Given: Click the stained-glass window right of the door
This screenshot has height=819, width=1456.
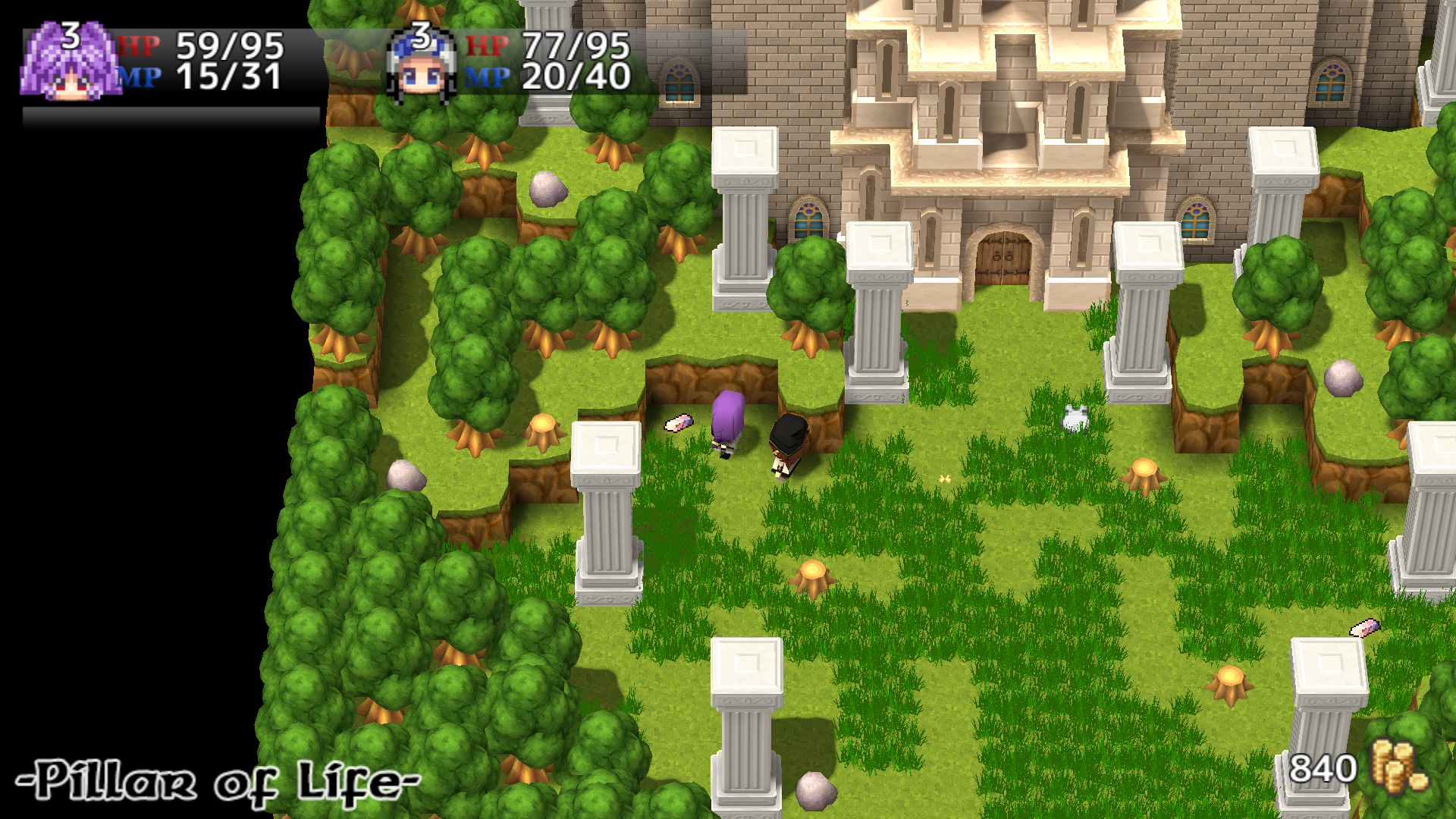Looking at the screenshot, I should pos(1197,222).
